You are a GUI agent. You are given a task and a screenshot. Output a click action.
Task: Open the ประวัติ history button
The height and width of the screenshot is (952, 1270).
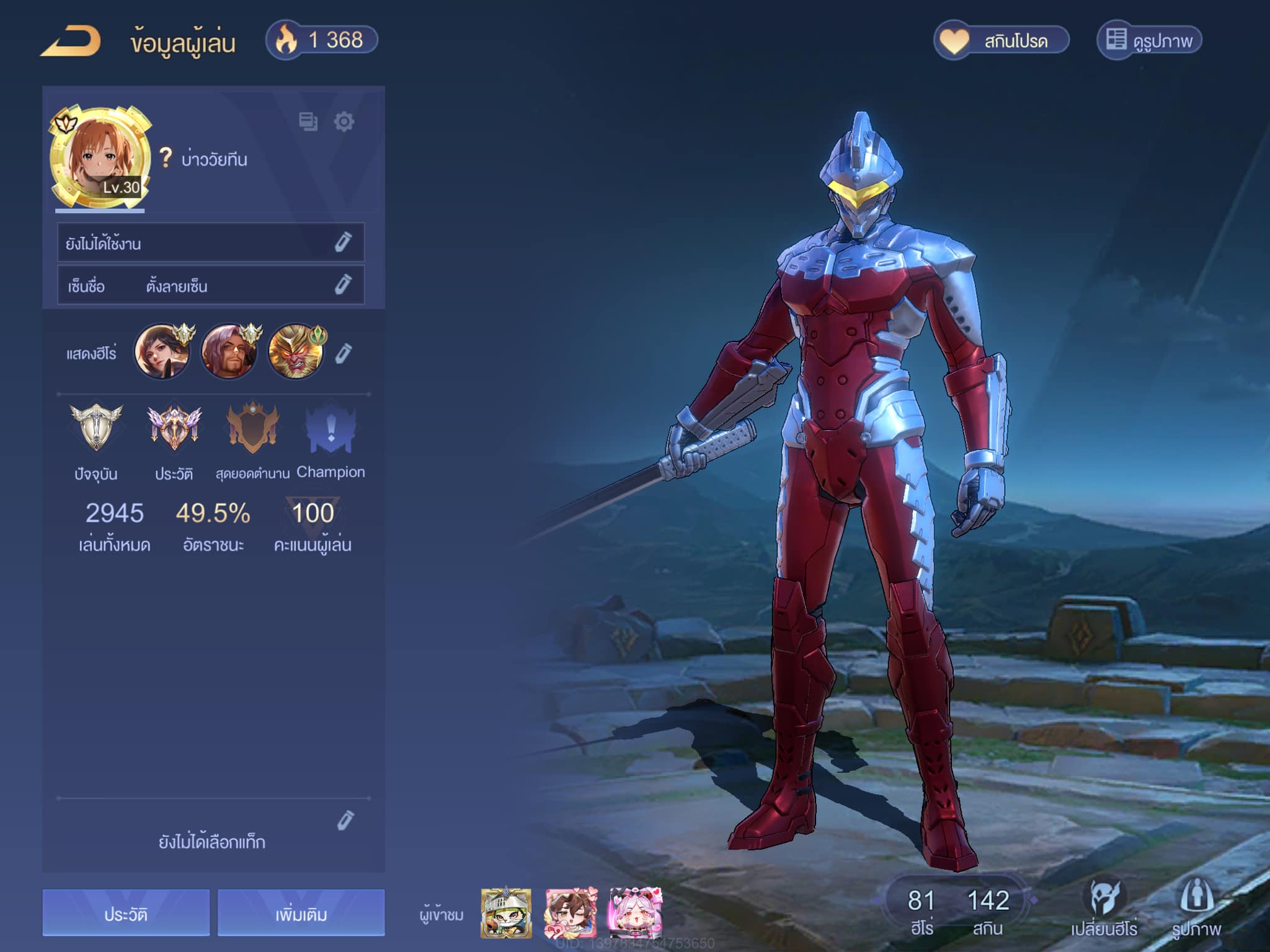coord(126,913)
